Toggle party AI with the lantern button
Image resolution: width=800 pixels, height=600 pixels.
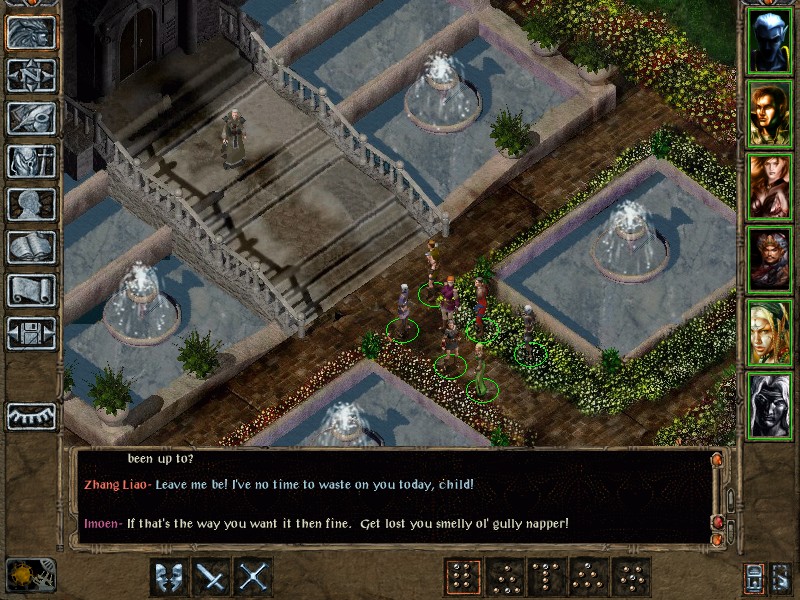755,577
